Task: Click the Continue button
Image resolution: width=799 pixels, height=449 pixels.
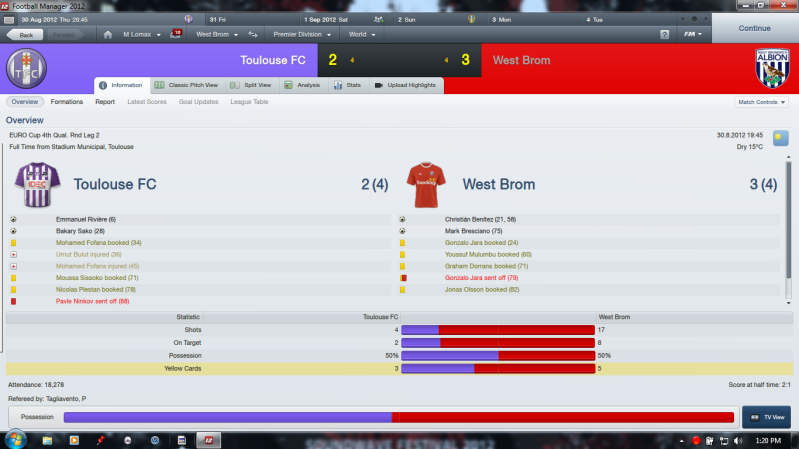Action: (755, 27)
